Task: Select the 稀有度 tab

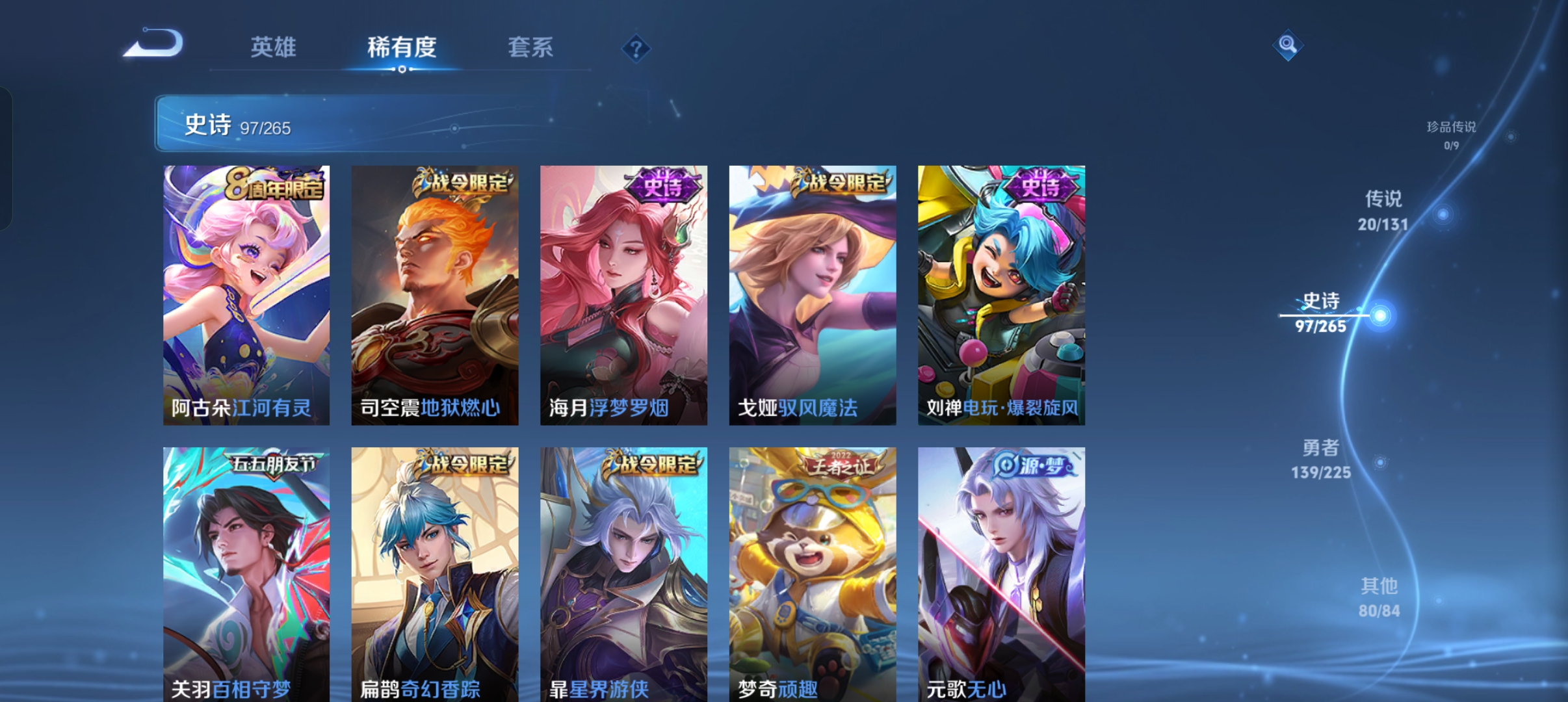Action: click(402, 47)
